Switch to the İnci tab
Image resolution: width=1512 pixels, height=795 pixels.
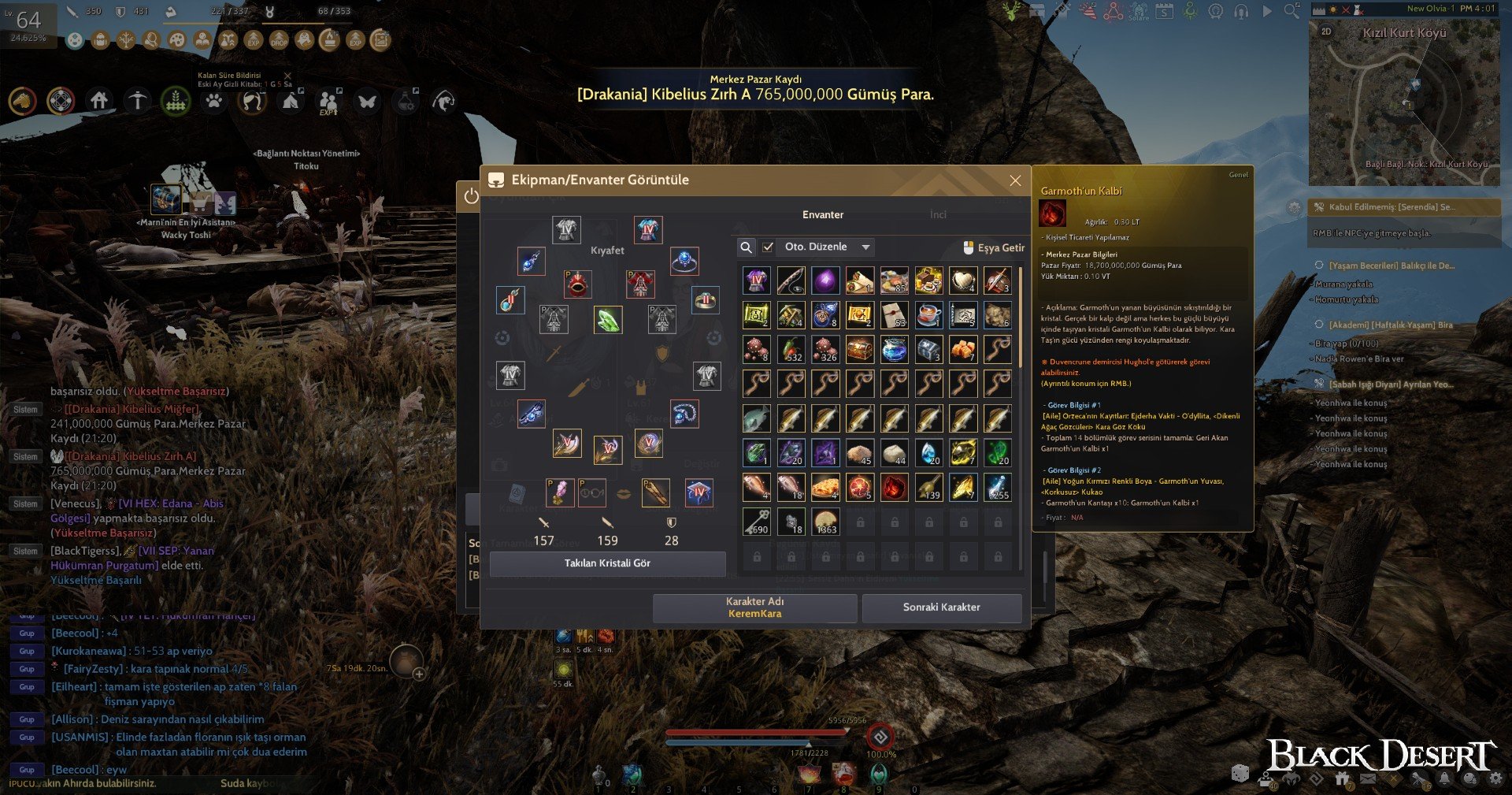tap(937, 215)
